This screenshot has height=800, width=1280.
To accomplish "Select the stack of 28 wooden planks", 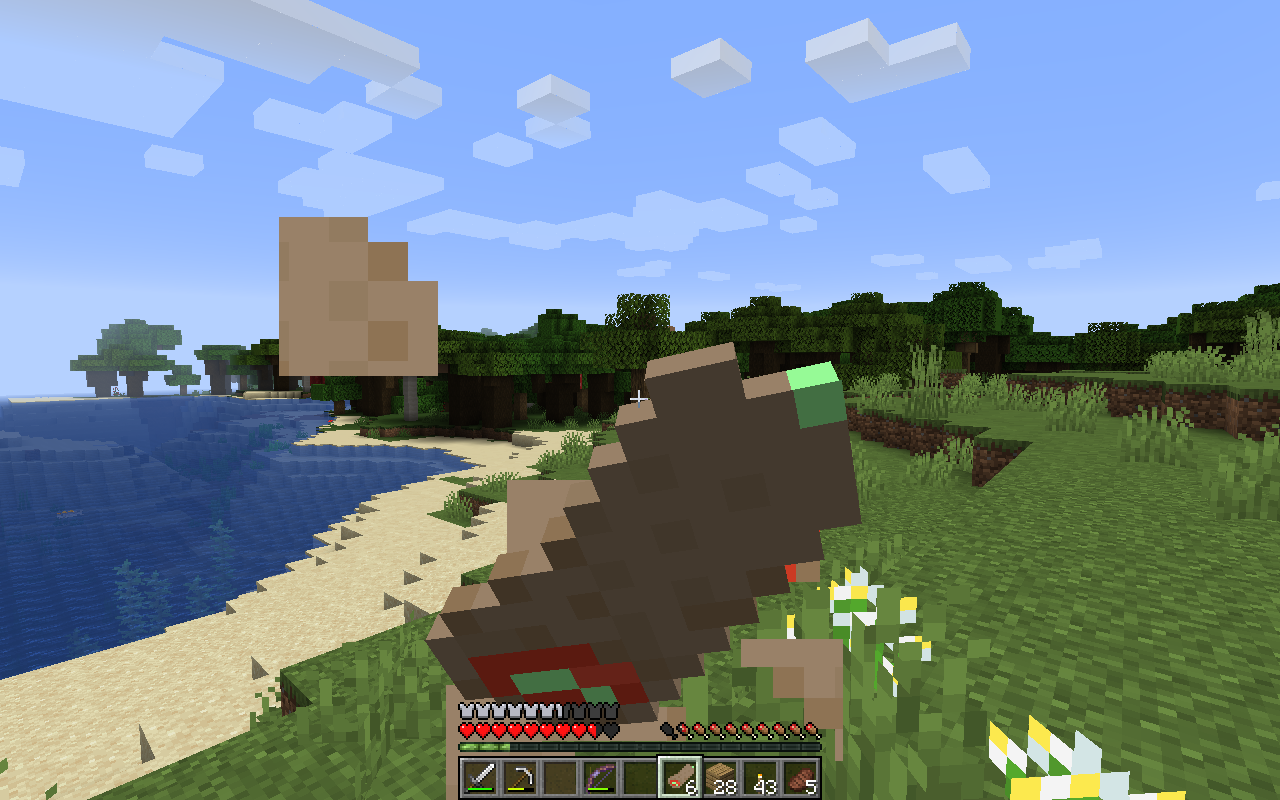I will click(718, 777).
